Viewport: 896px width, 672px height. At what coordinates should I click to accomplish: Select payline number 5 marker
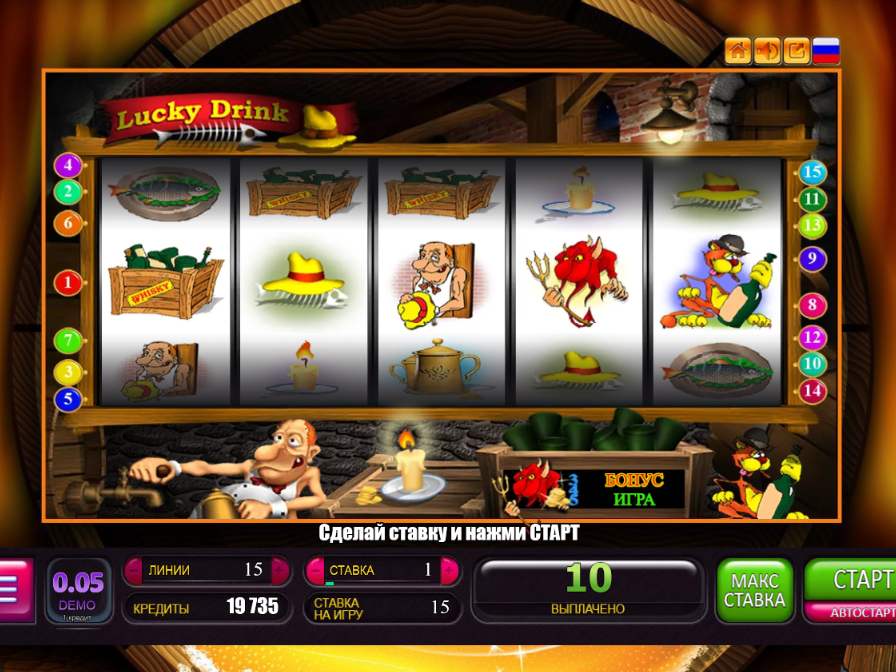tap(67, 399)
